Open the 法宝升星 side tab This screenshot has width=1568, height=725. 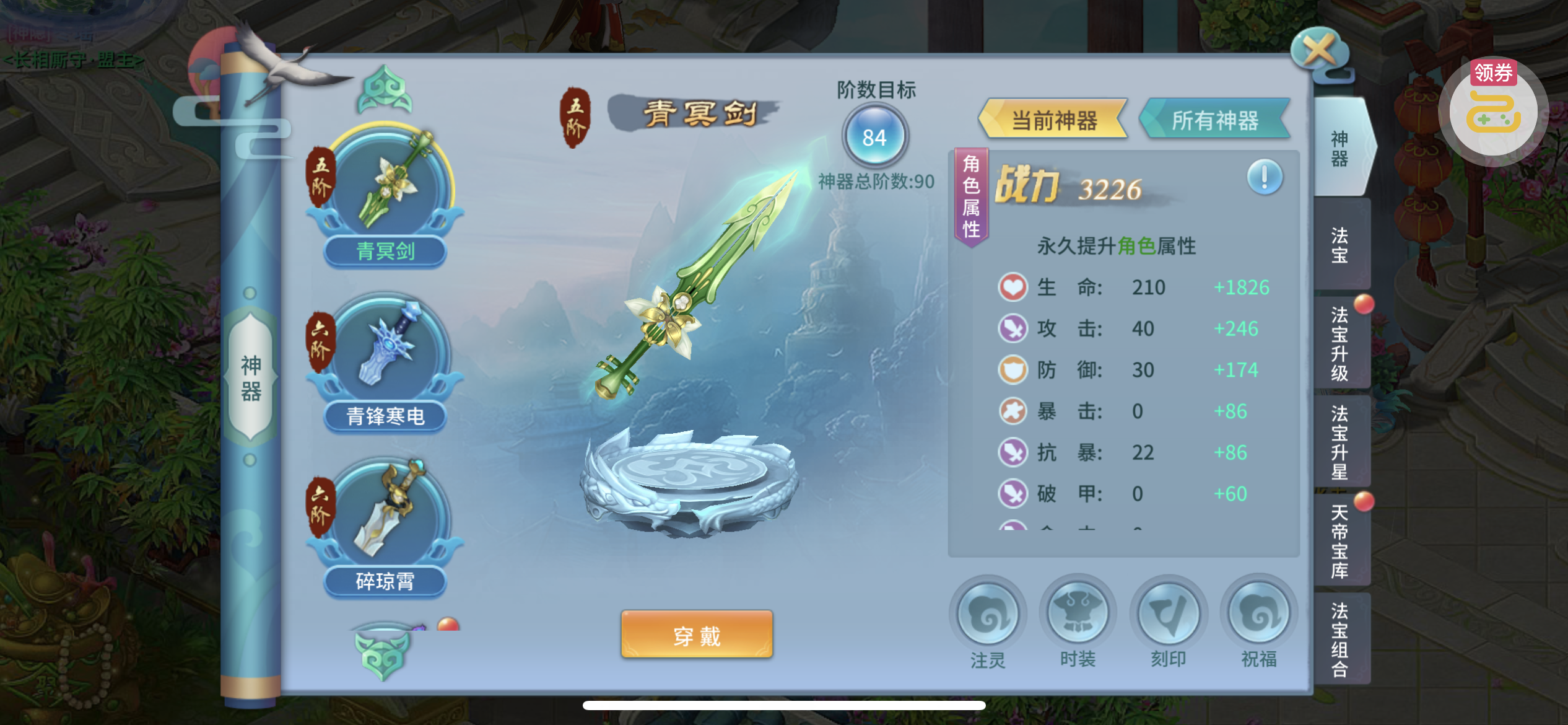coord(1340,442)
